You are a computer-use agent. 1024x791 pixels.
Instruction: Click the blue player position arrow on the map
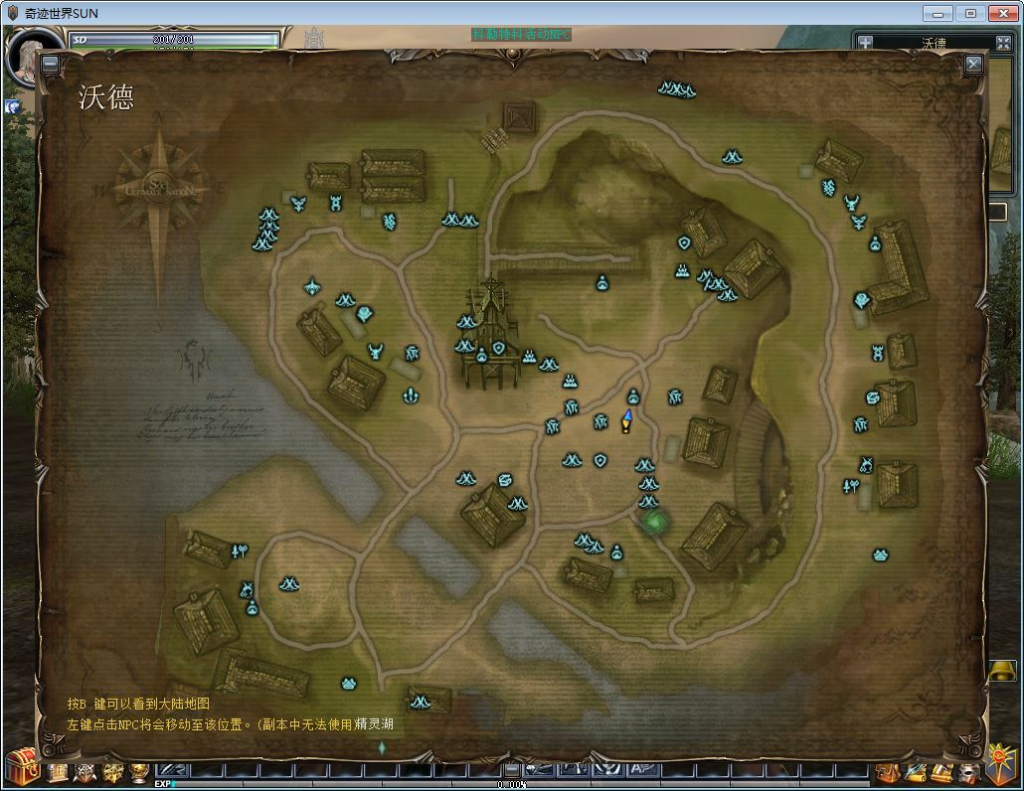coord(627,419)
